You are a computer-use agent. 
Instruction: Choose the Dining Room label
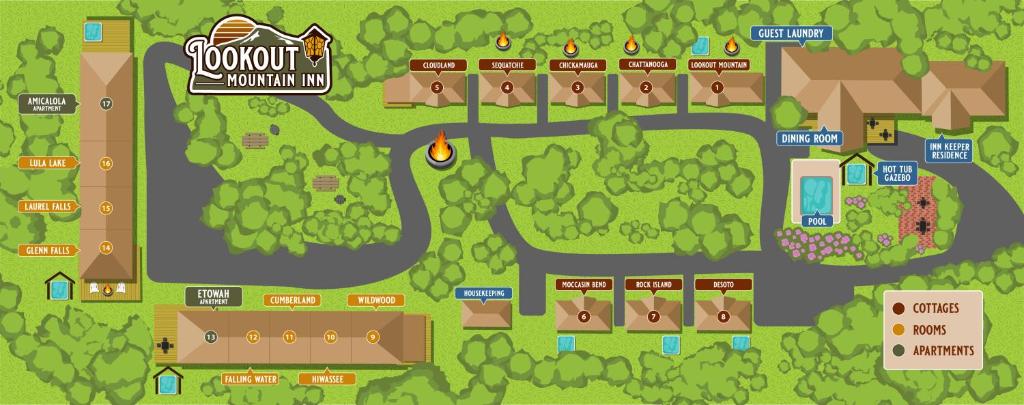click(x=809, y=138)
